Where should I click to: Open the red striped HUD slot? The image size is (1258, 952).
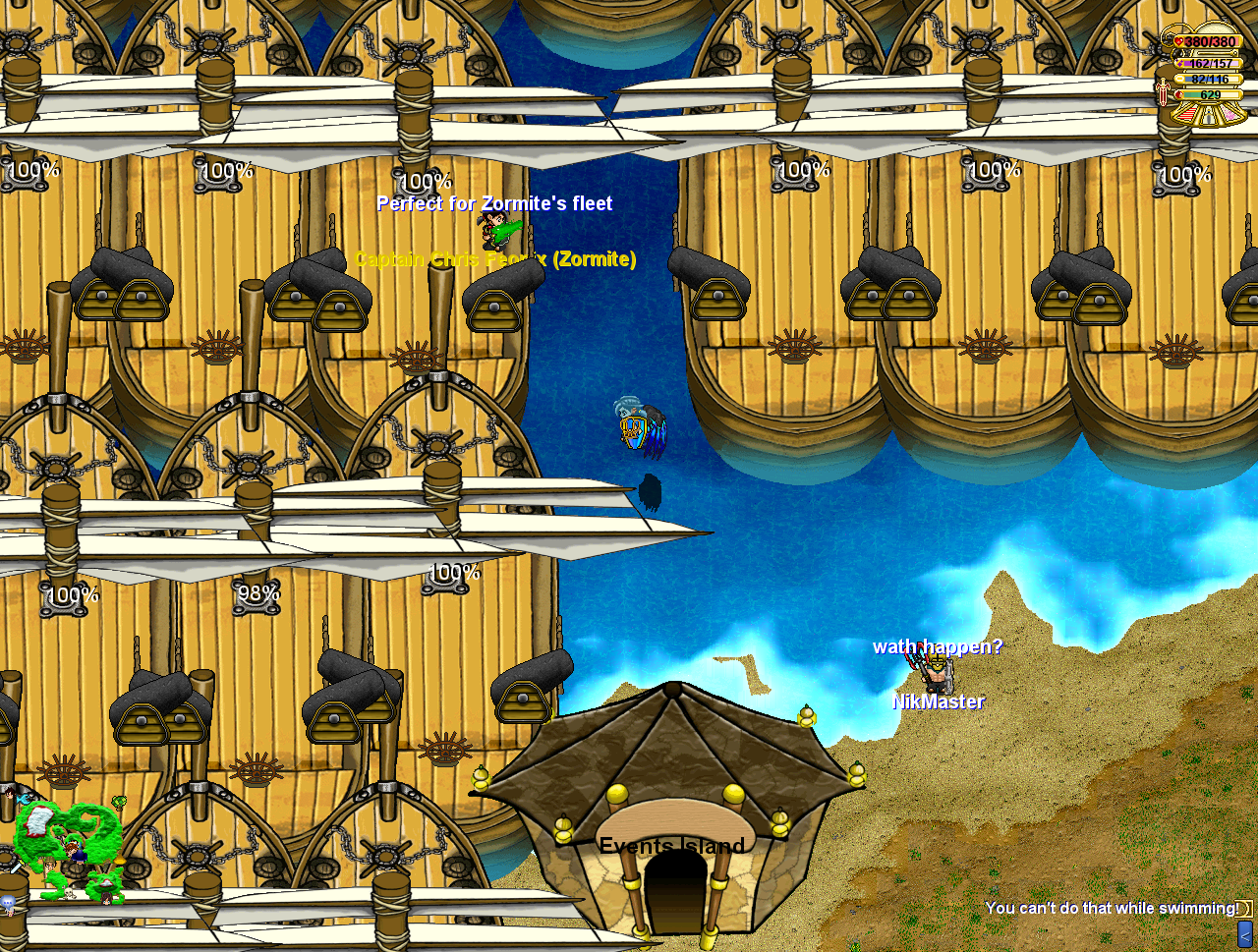pyautogui.click(x=1188, y=114)
